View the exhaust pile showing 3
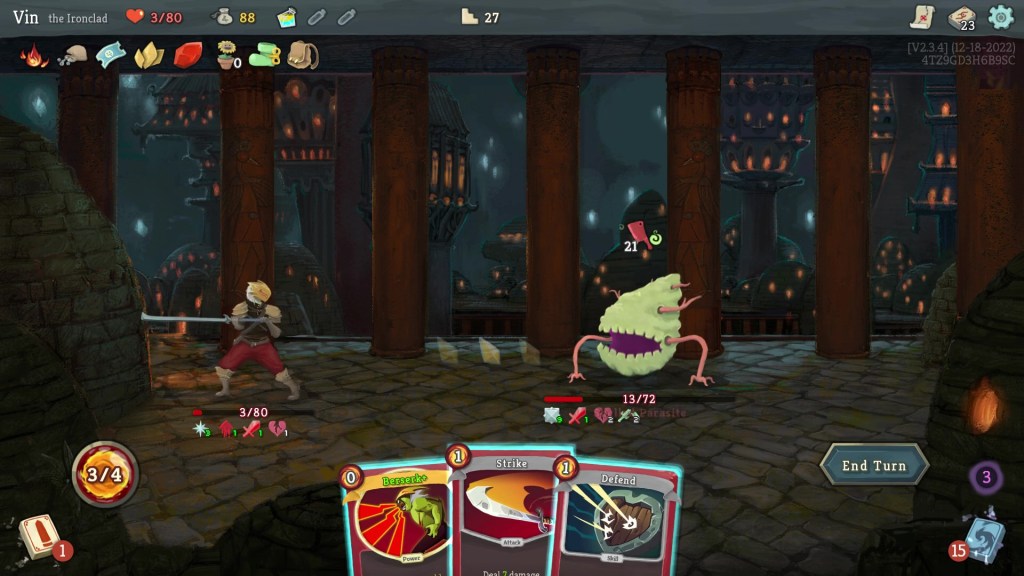This screenshot has height=576, width=1024. tap(985, 477)
